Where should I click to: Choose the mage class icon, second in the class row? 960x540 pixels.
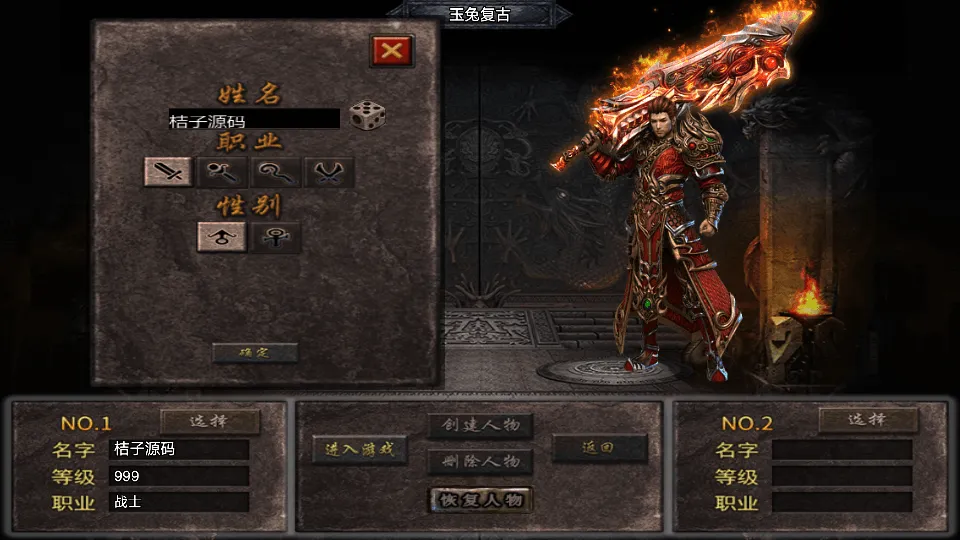(x=221, y=172)
